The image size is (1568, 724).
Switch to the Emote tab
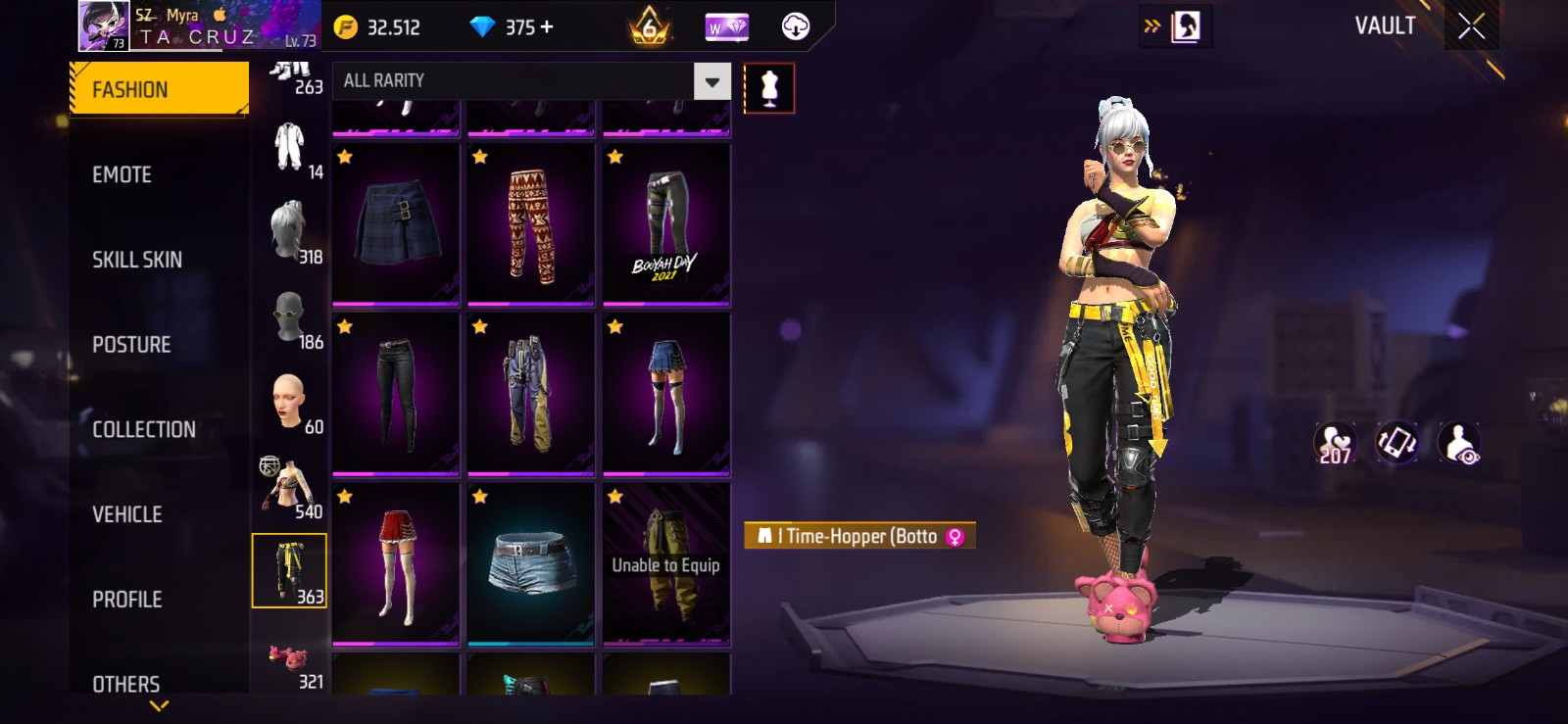click(122, 174)
